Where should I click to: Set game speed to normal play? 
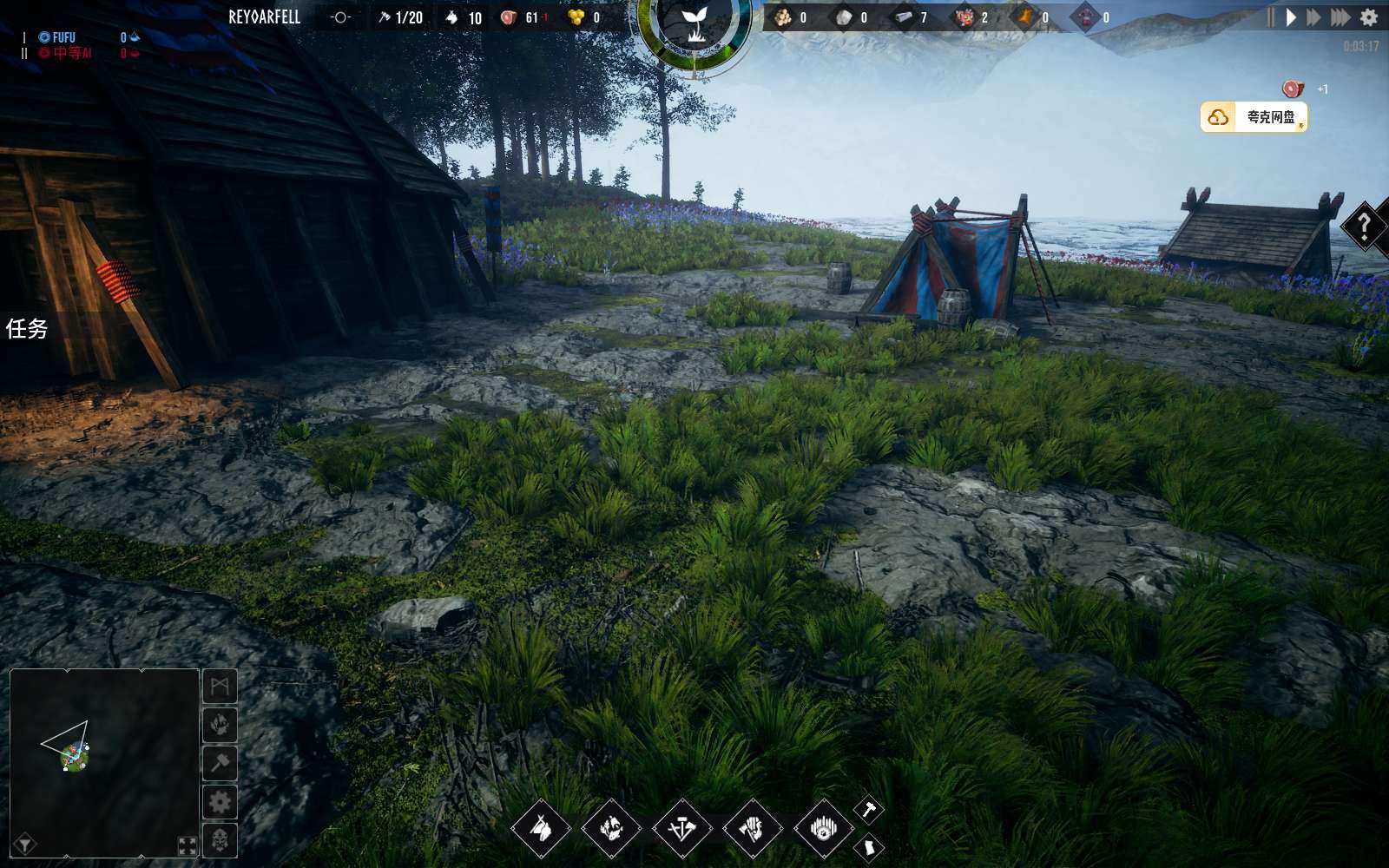[x=1291, y=17]
